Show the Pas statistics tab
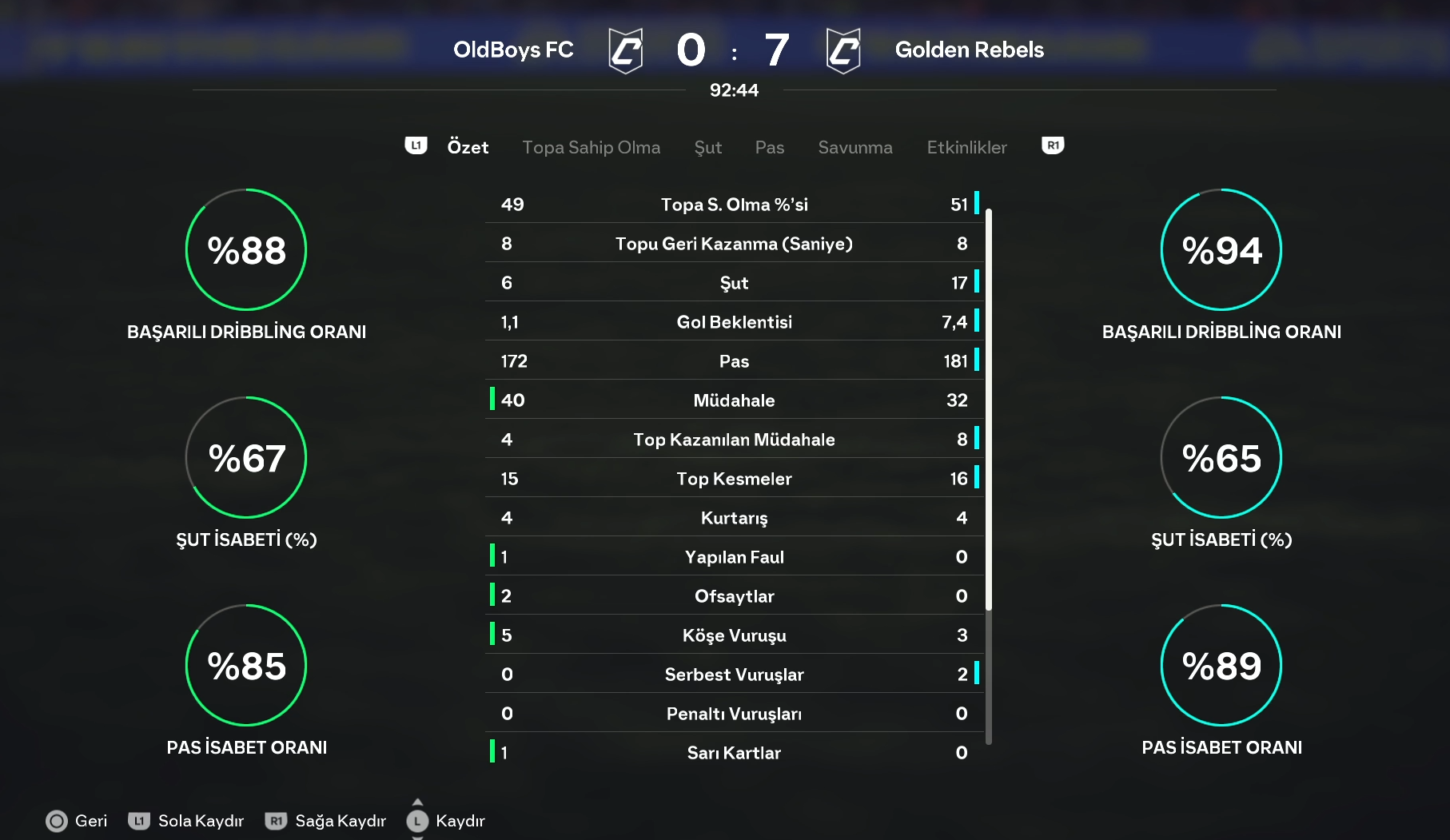 769,147
